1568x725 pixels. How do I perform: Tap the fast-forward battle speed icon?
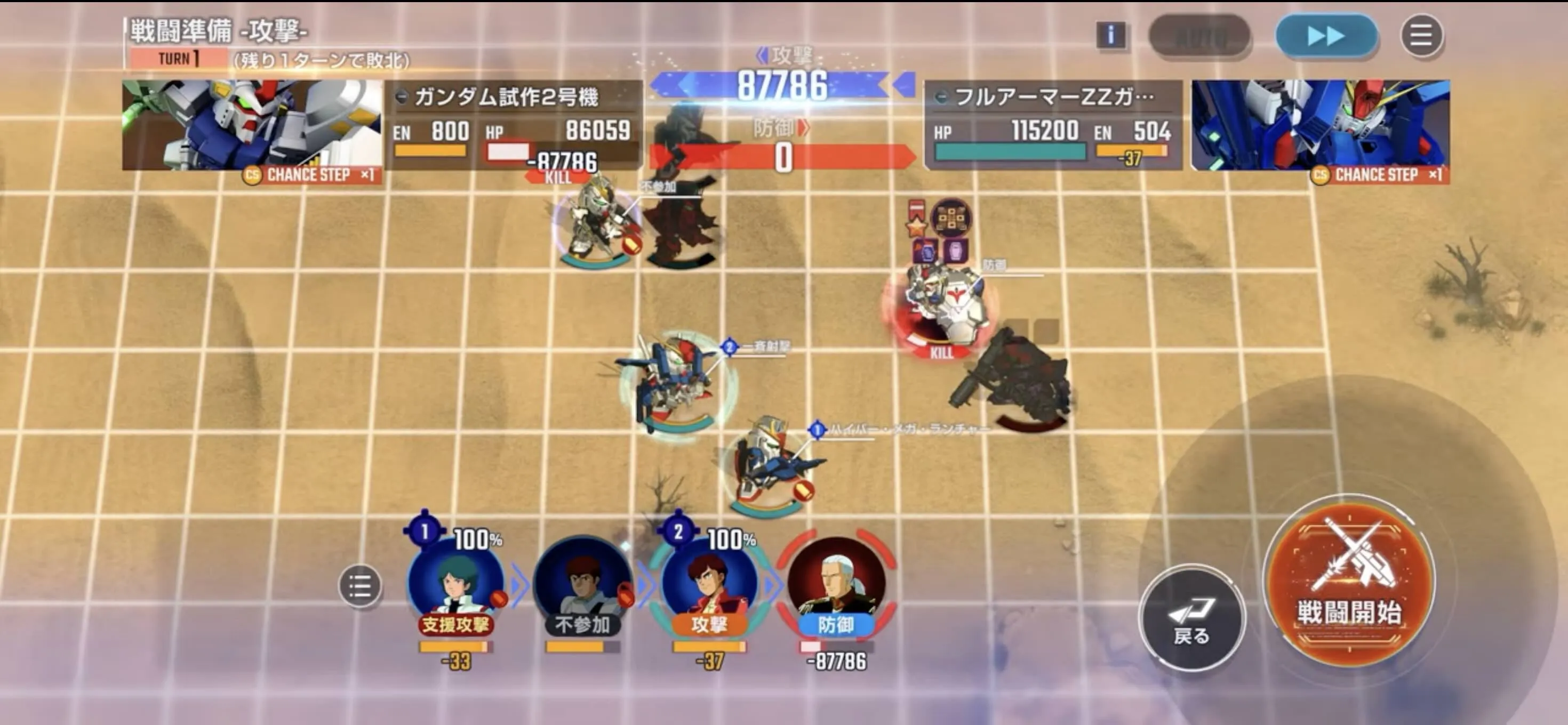point(1327,35)
